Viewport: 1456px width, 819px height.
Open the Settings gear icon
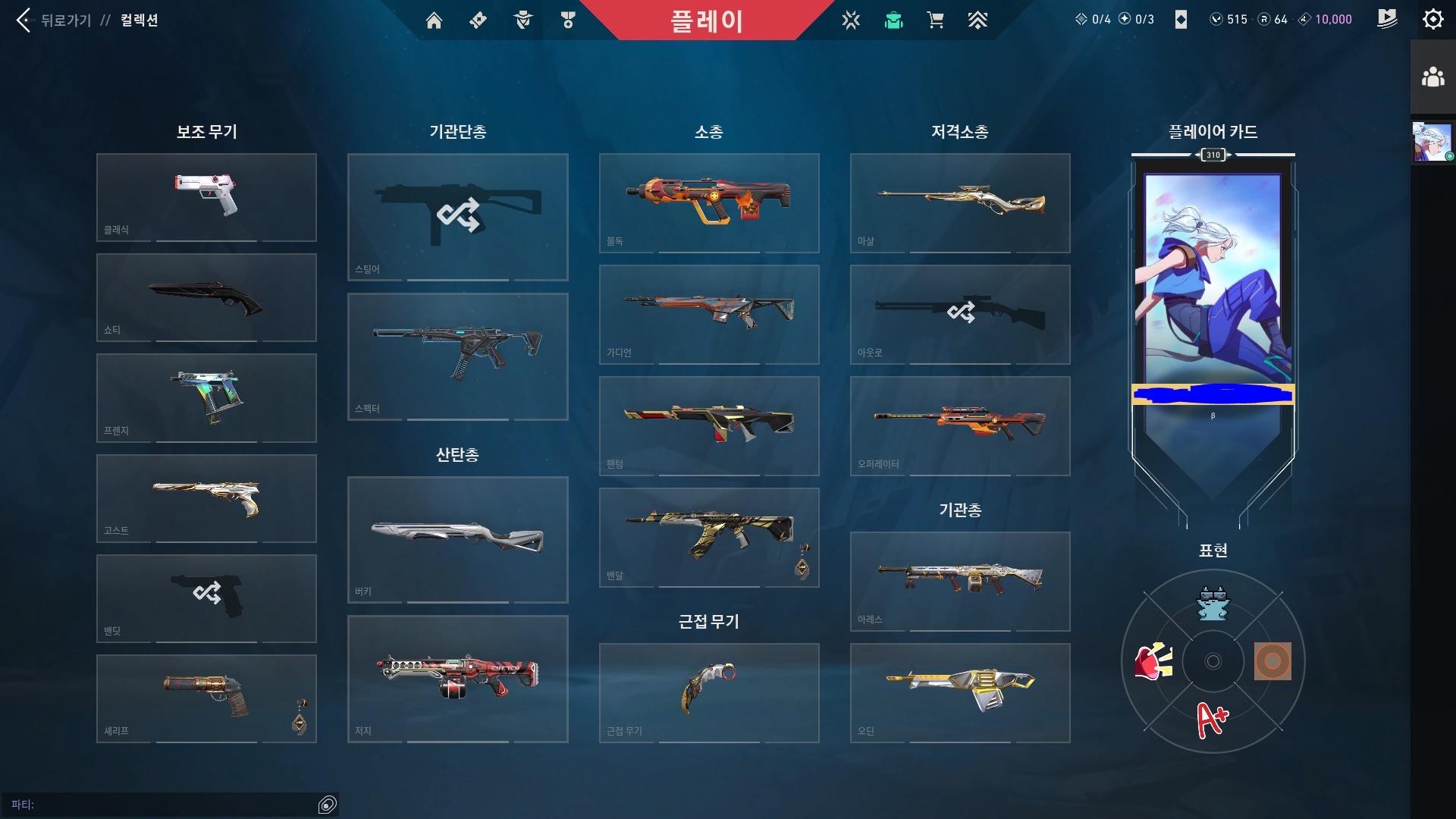point(1432,19)
